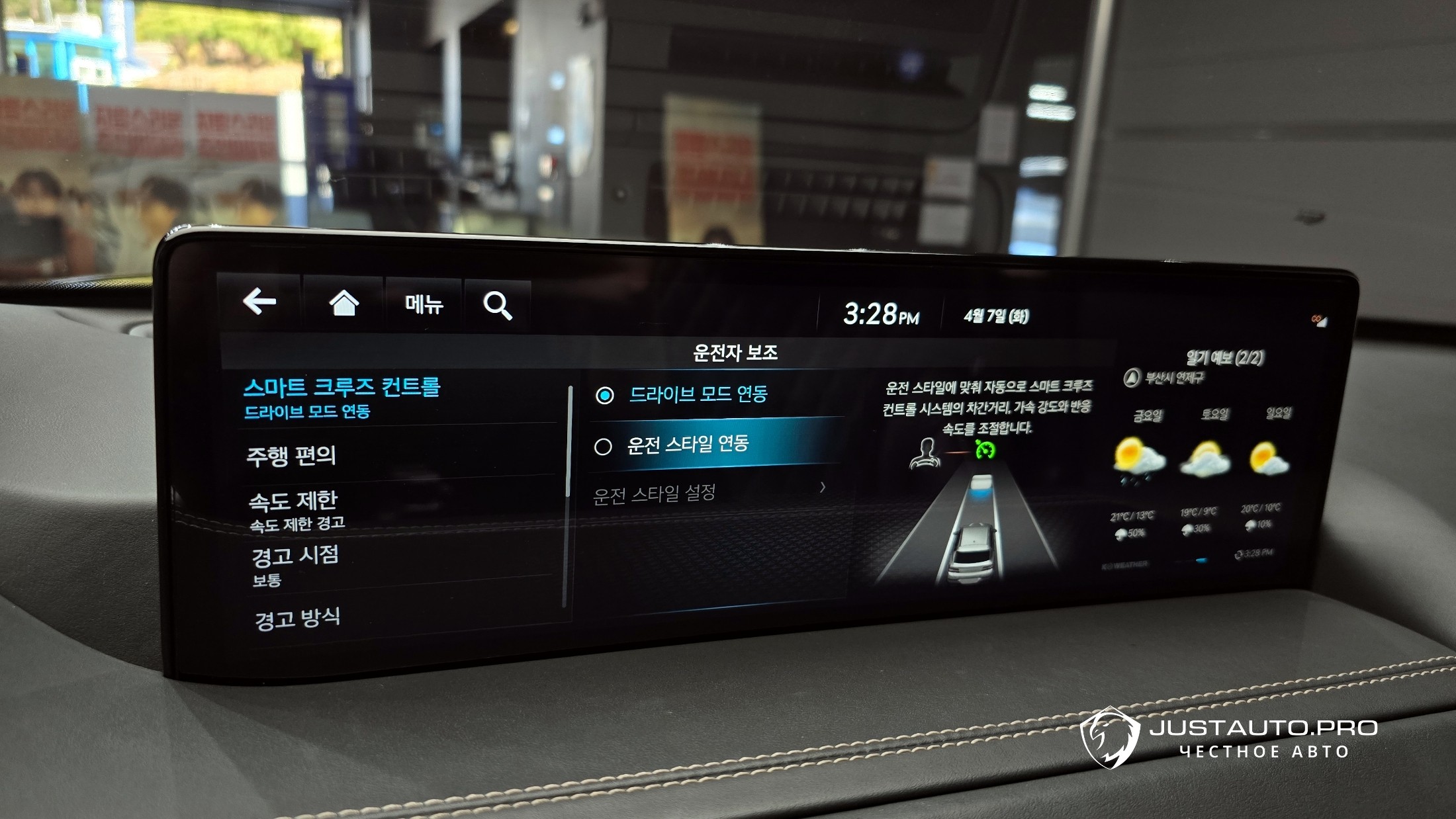Select 드라이브 모드 연동 radio option
1456x819 pixels.
point(698,394)
